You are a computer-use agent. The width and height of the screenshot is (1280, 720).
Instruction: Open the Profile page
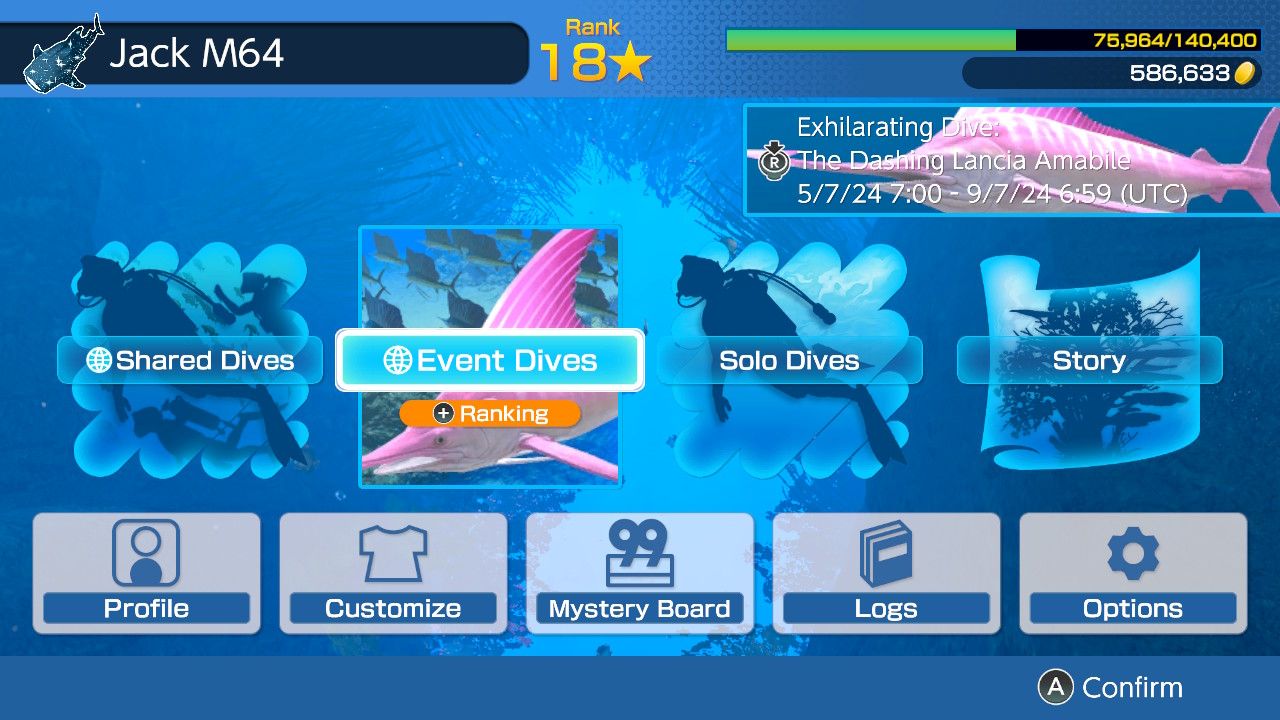coord(147,573)
